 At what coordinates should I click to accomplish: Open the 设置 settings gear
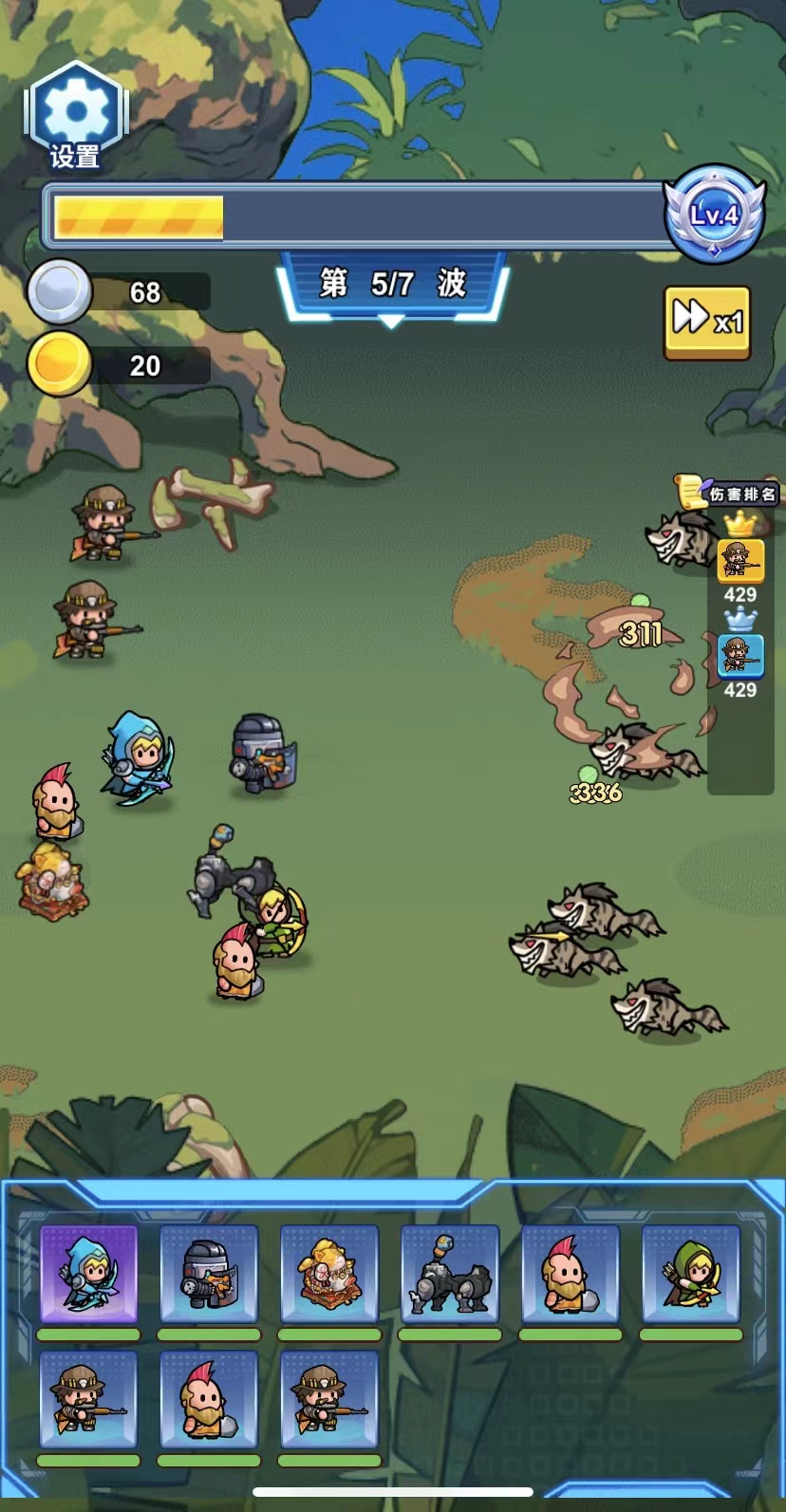pos(75,118)
